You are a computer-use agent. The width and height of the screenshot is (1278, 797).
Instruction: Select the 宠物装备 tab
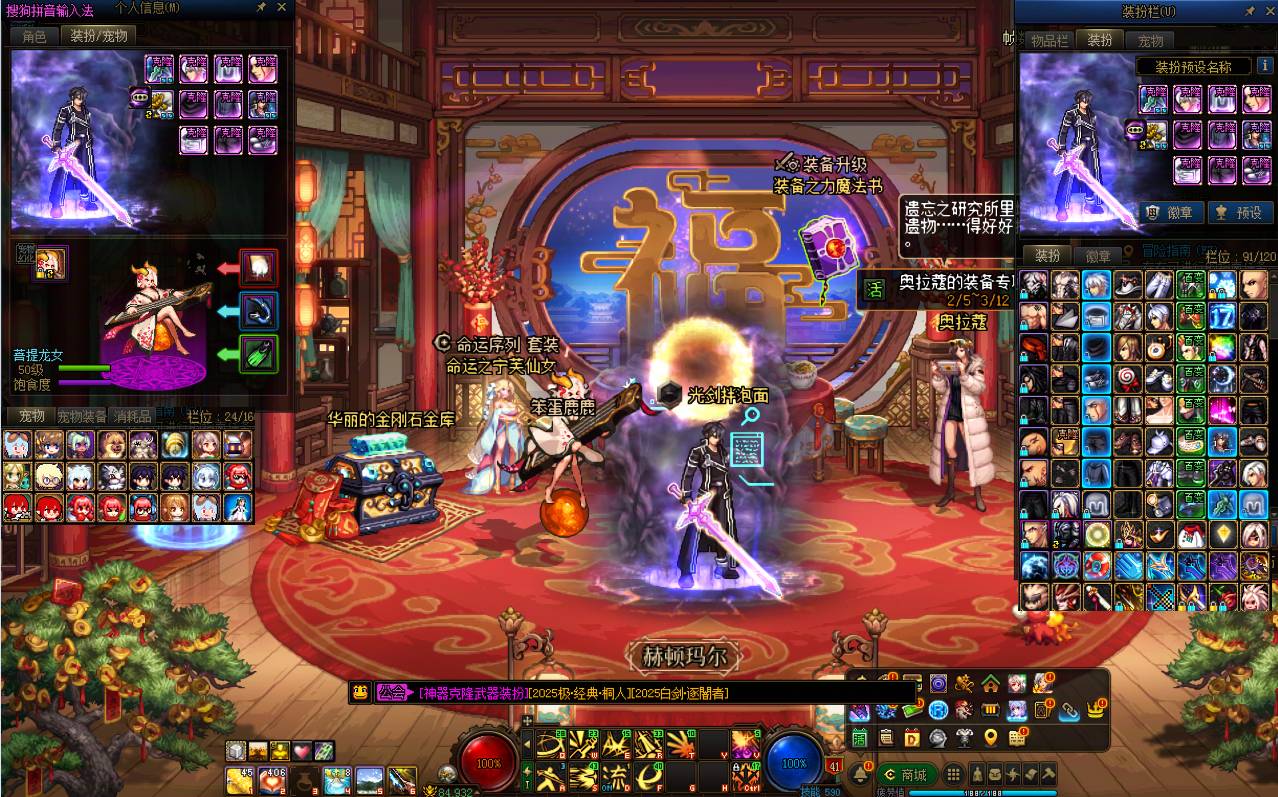(x=81, y=416)
